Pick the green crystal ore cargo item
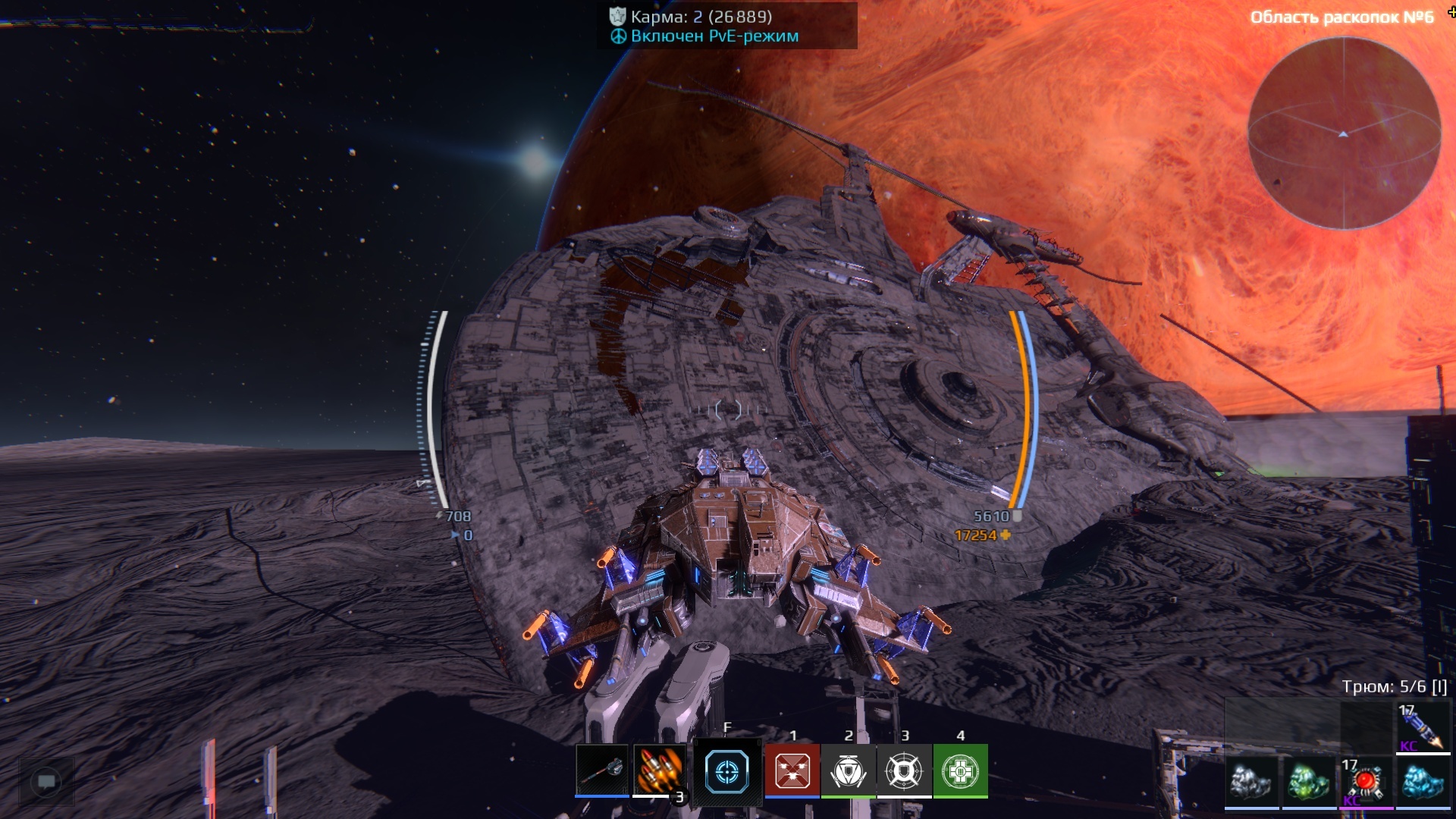Viewport: 1456px width, 819px height. point(1309,782)
